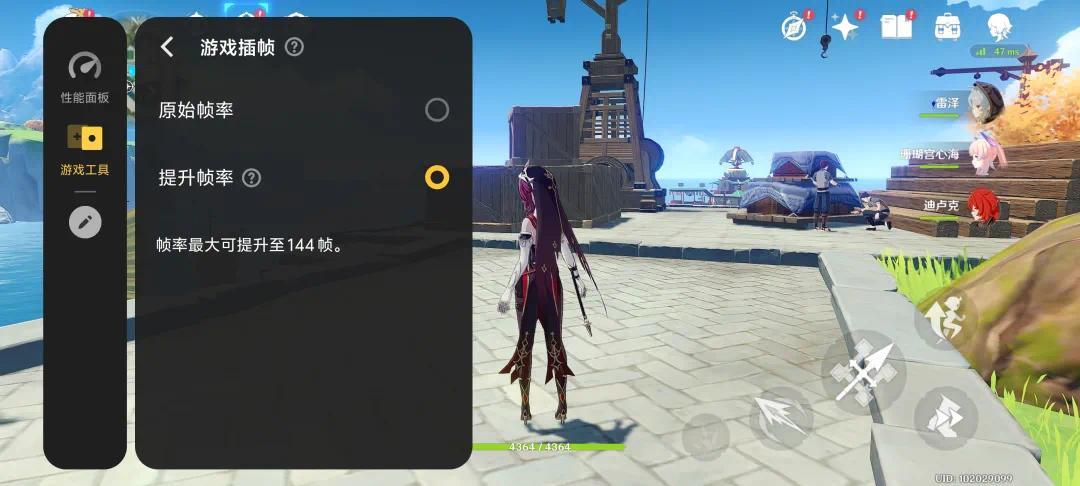This screenshot has width=1080, height=486.
Task: Click the pencil edit button in sidebar
Action: pos(85,222)
